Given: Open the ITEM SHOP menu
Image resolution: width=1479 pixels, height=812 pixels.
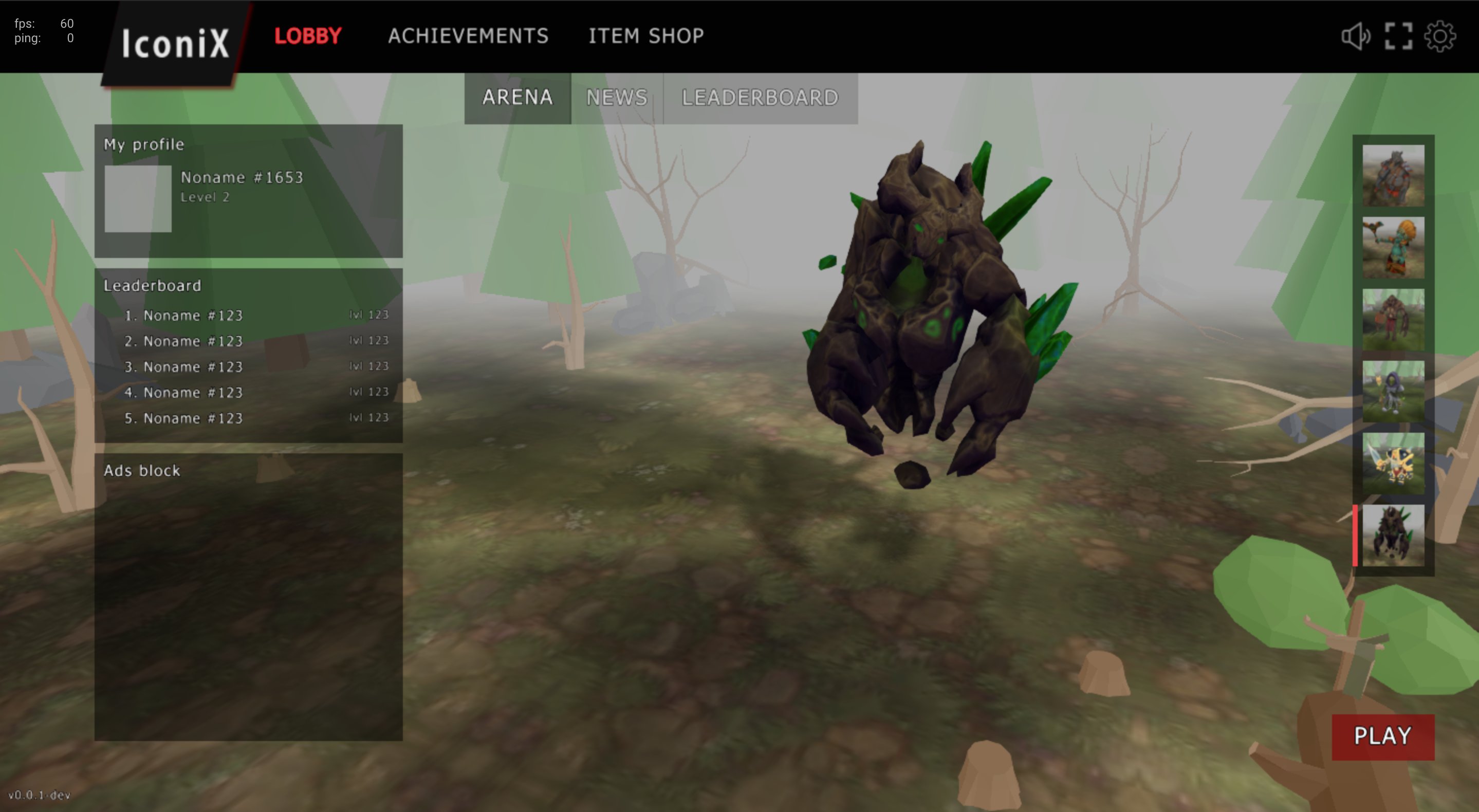Looking at the screenshot, I should 645,36.
